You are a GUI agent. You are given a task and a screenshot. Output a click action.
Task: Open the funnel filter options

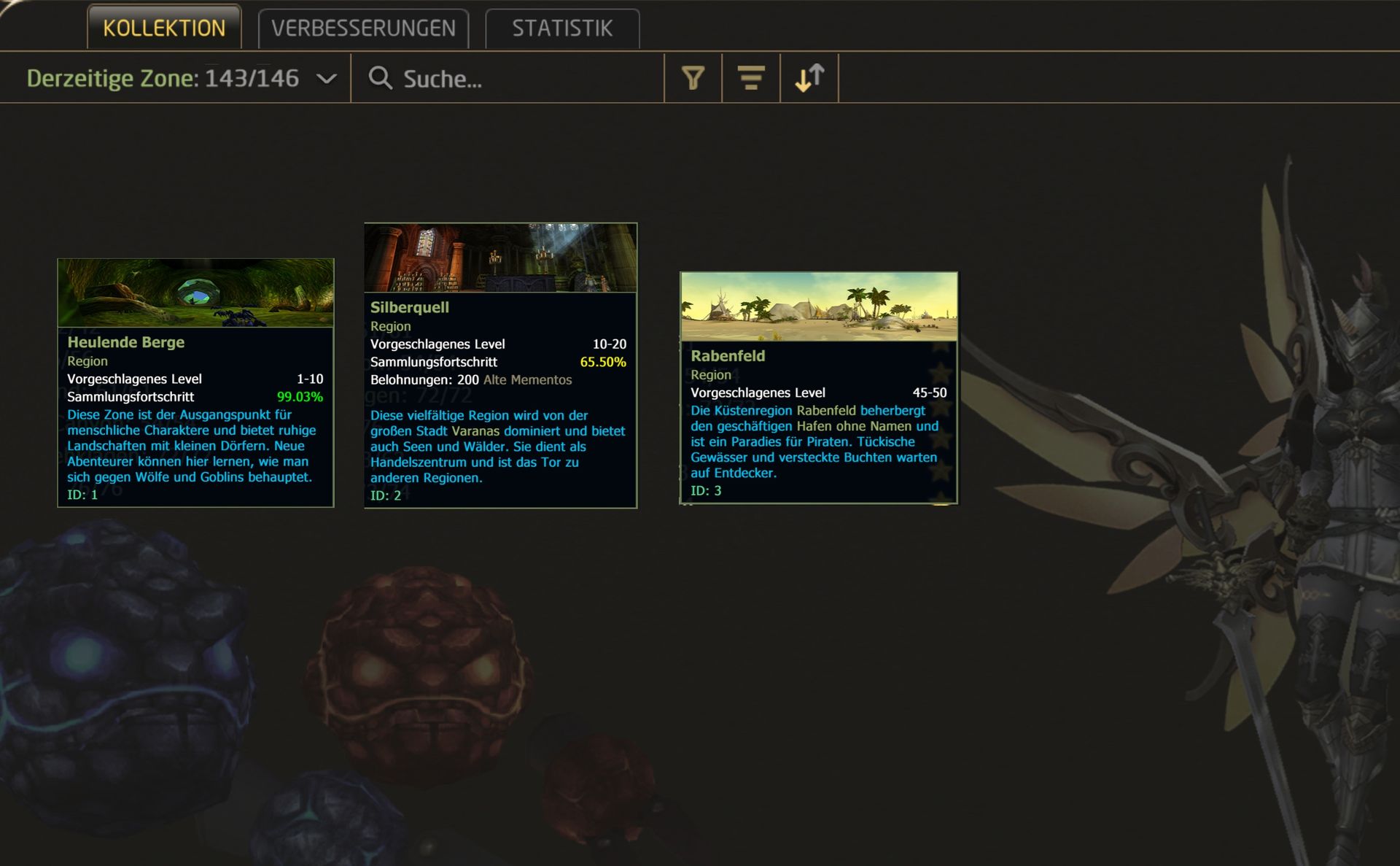[693, 78]
